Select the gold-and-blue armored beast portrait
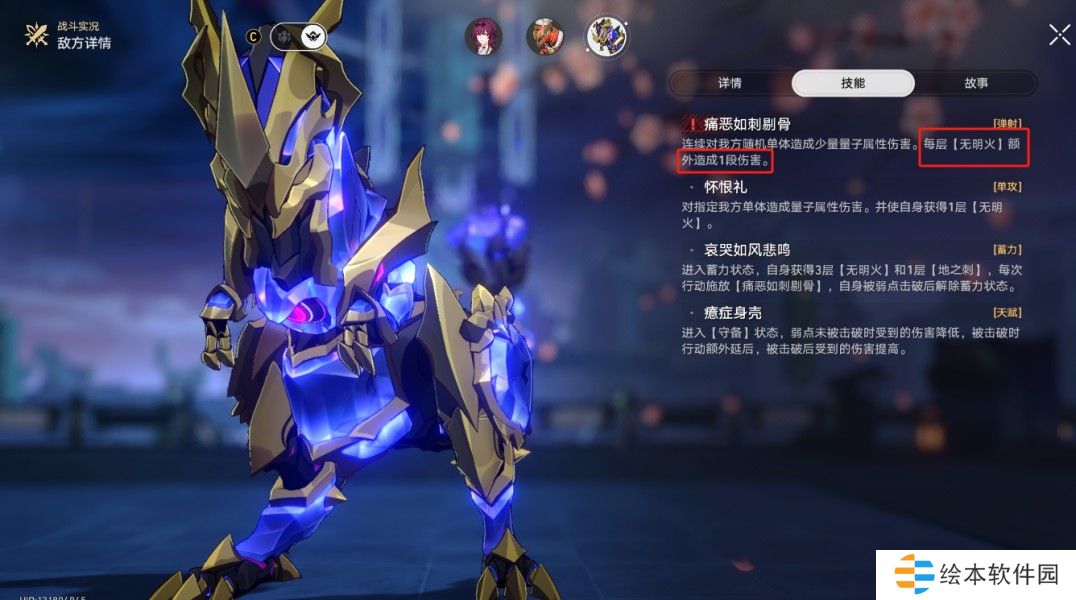Screen dimensions: 1076x600 pos(607,37)
